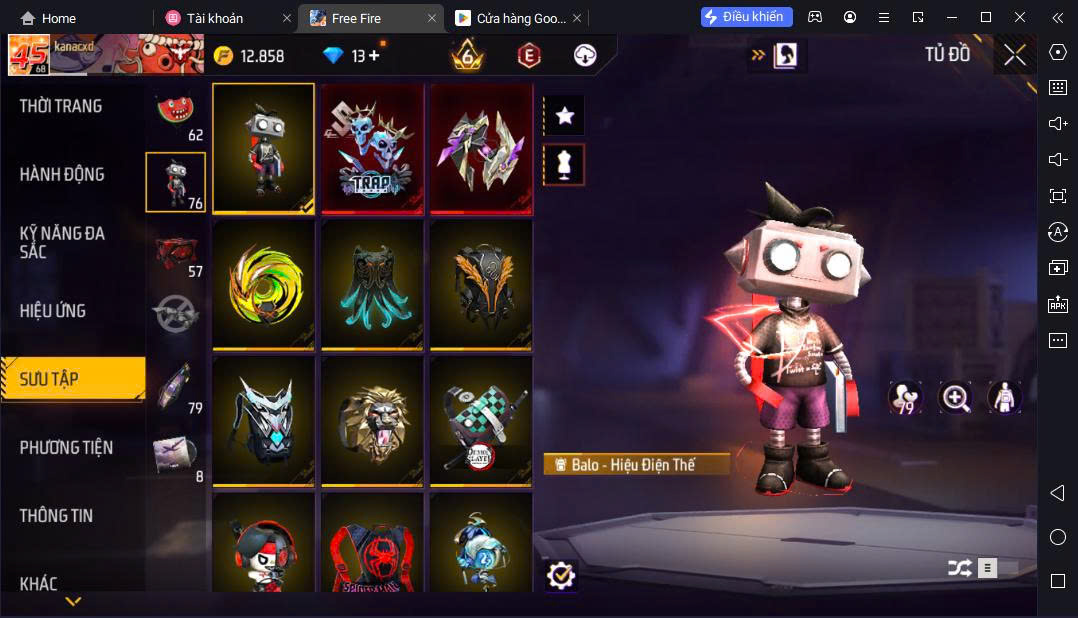
Task: Choose the TRAP skull backpack
Action: click(372, 148)
